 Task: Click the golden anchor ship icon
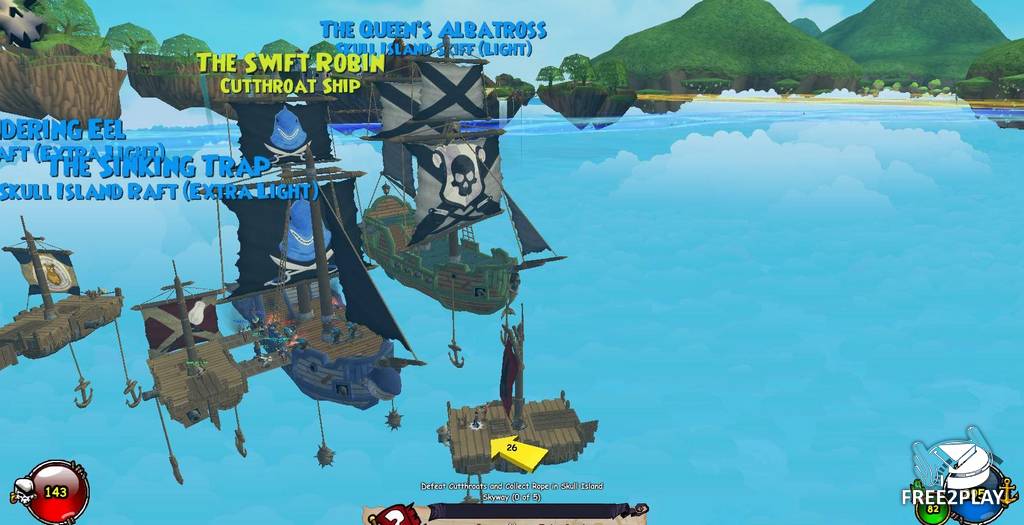coord(1006,489)
